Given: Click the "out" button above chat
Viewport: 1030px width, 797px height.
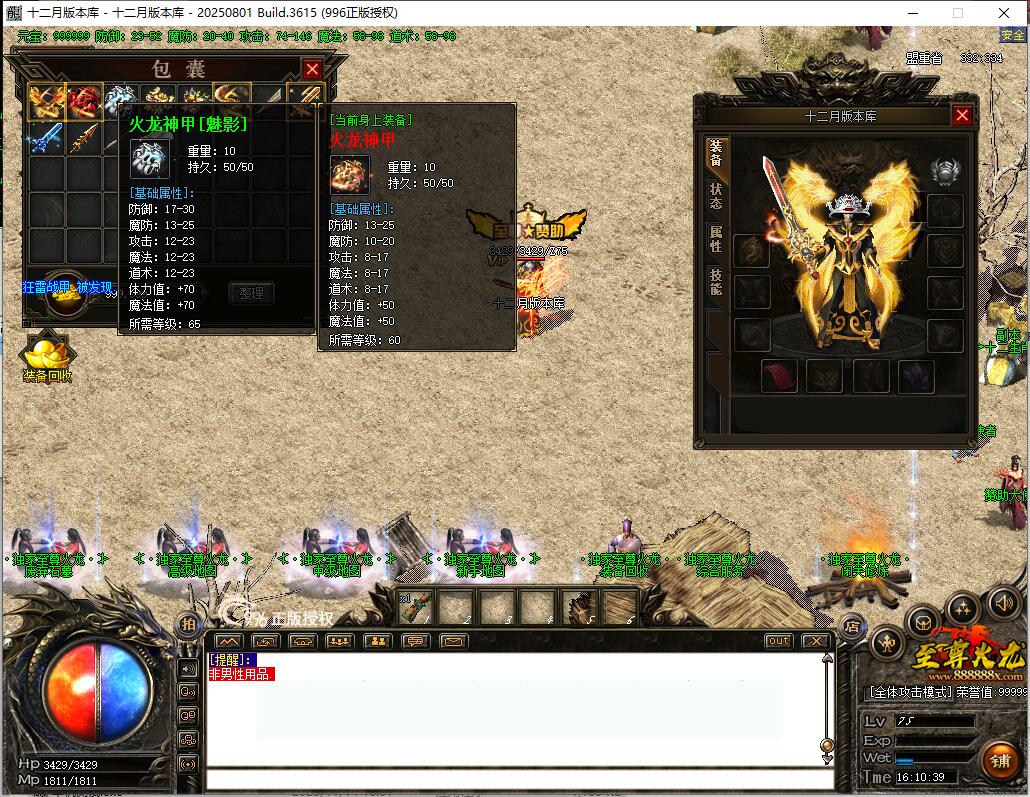Looking at the screenshot, I should 778,641.
